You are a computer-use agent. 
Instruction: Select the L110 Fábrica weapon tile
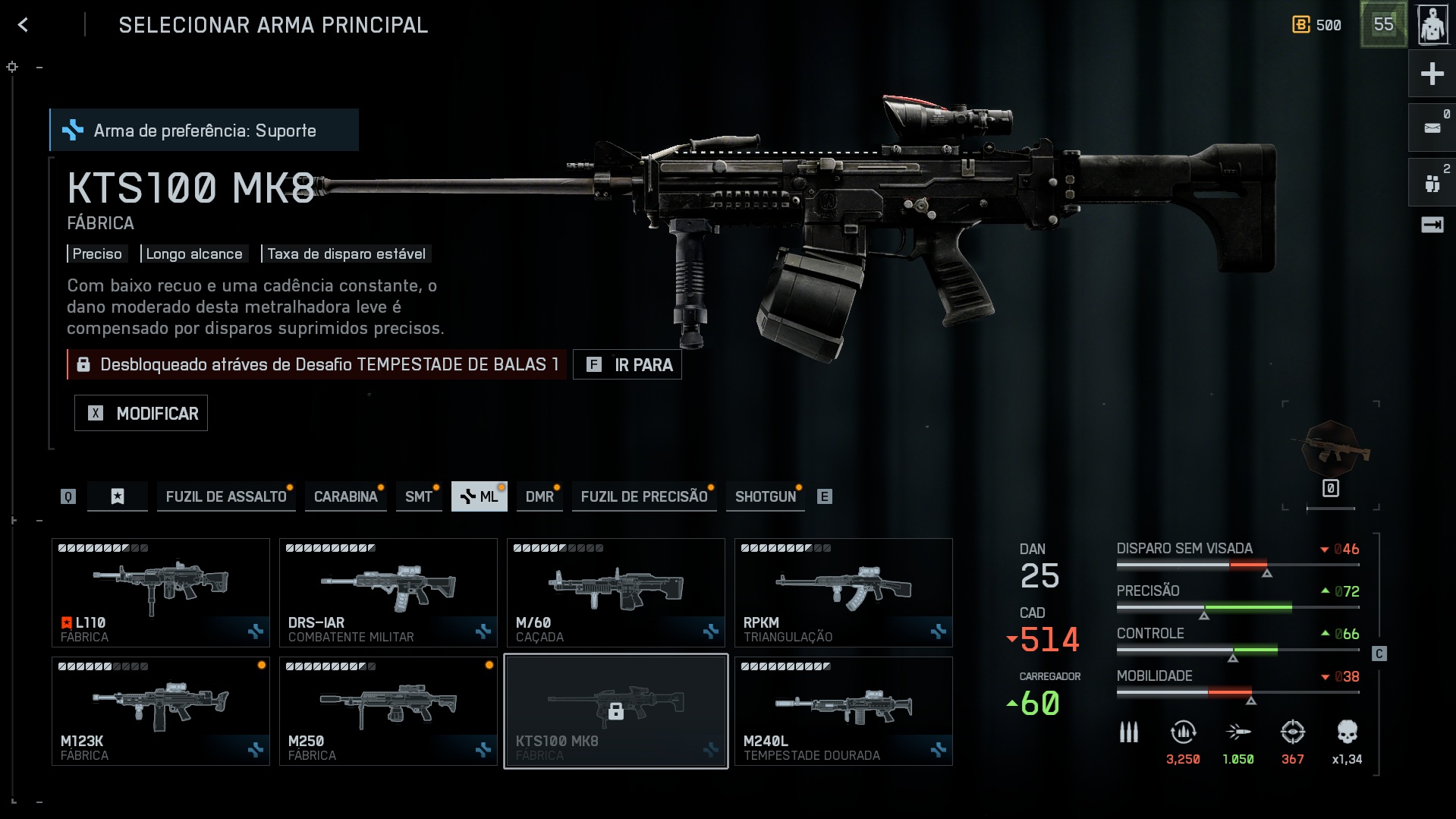(x=161, y=593)
